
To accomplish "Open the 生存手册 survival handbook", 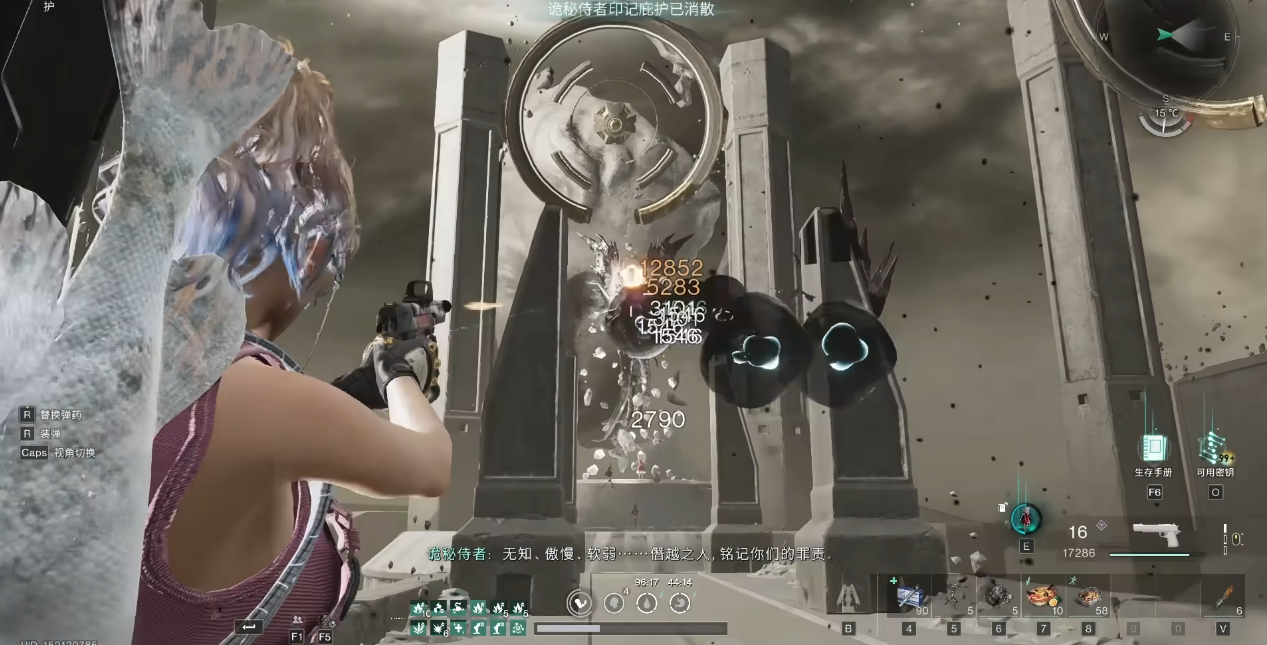I will pyautogui.click(x=1153, y=448).
